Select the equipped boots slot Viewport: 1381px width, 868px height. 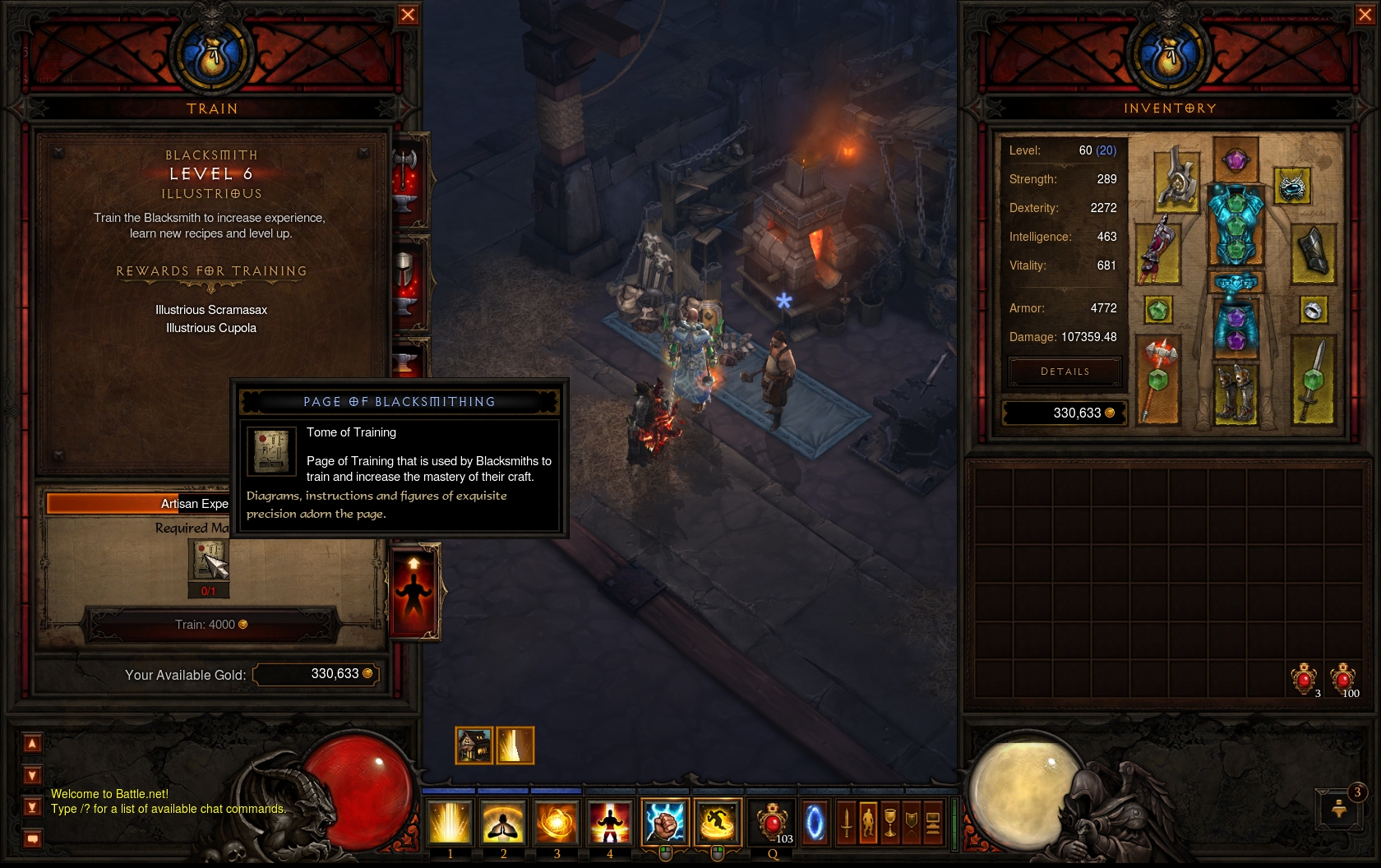click(x=1236, y=392)
